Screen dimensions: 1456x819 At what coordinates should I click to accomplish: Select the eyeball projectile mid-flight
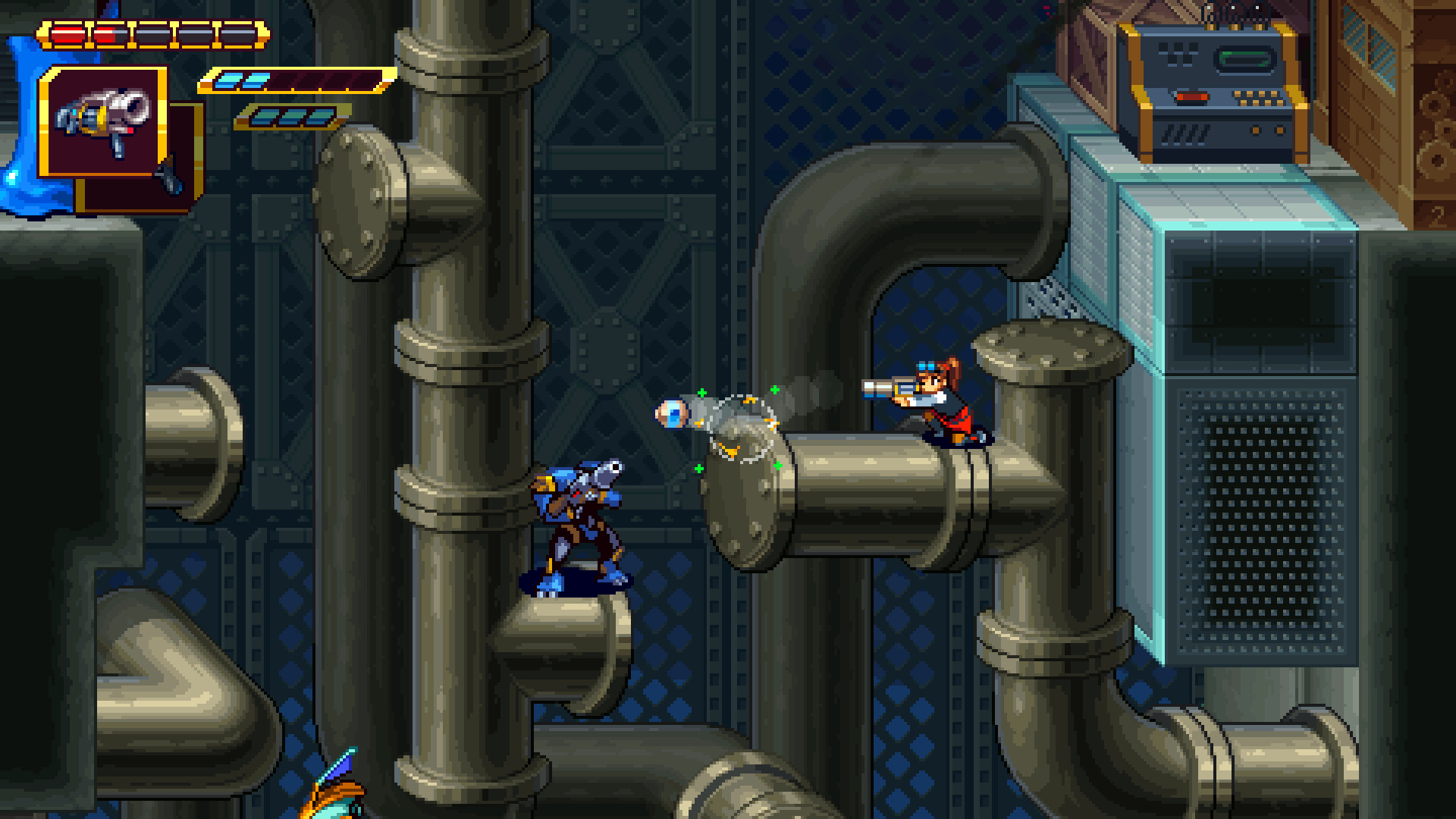671,413
